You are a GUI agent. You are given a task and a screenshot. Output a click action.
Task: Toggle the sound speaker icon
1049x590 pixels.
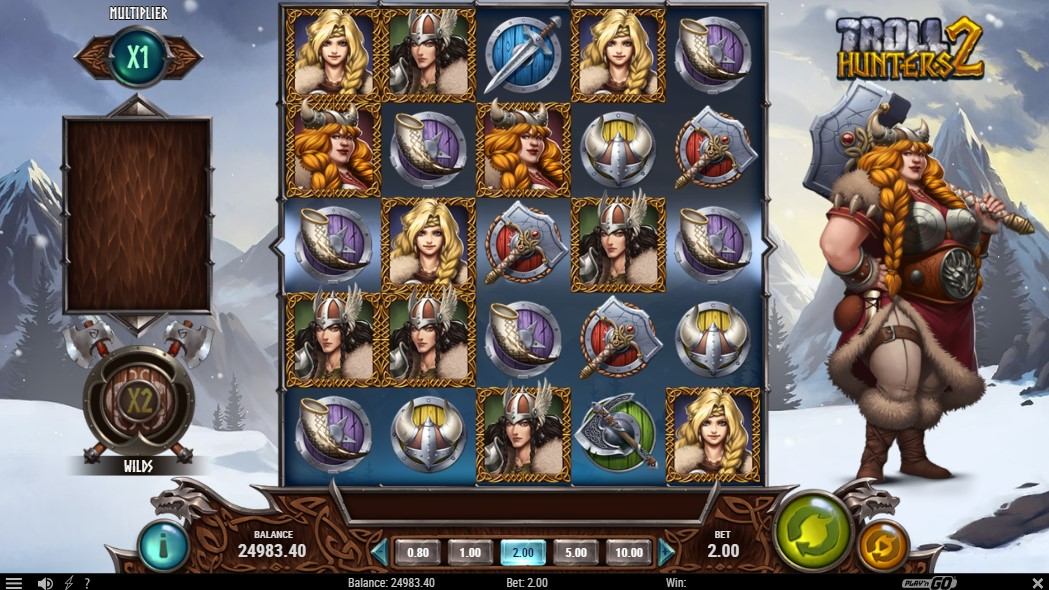click(x=45, y=583)
